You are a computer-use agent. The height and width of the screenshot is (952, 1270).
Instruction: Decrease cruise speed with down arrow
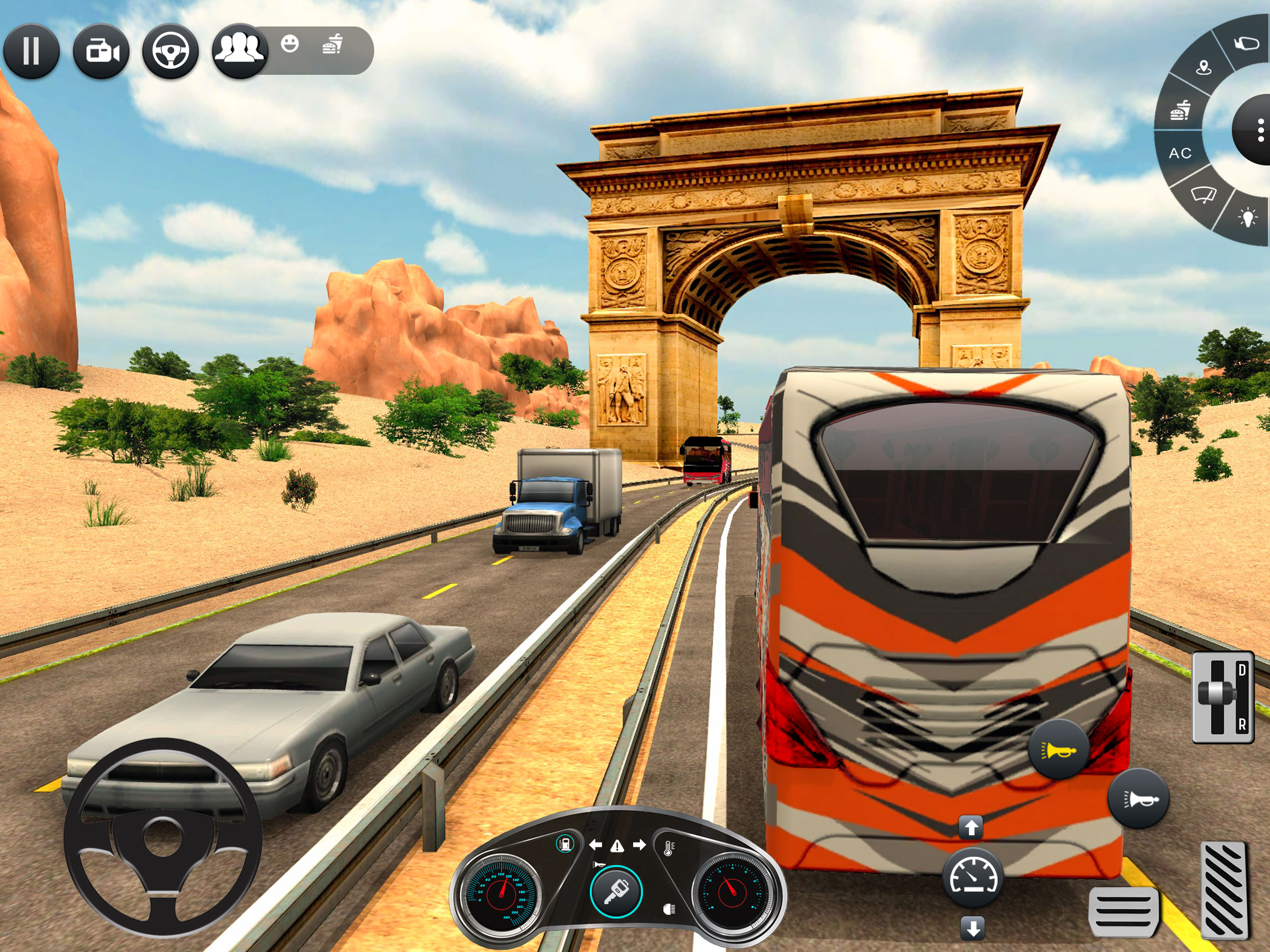pyautogui.click(x=972, y=928)
